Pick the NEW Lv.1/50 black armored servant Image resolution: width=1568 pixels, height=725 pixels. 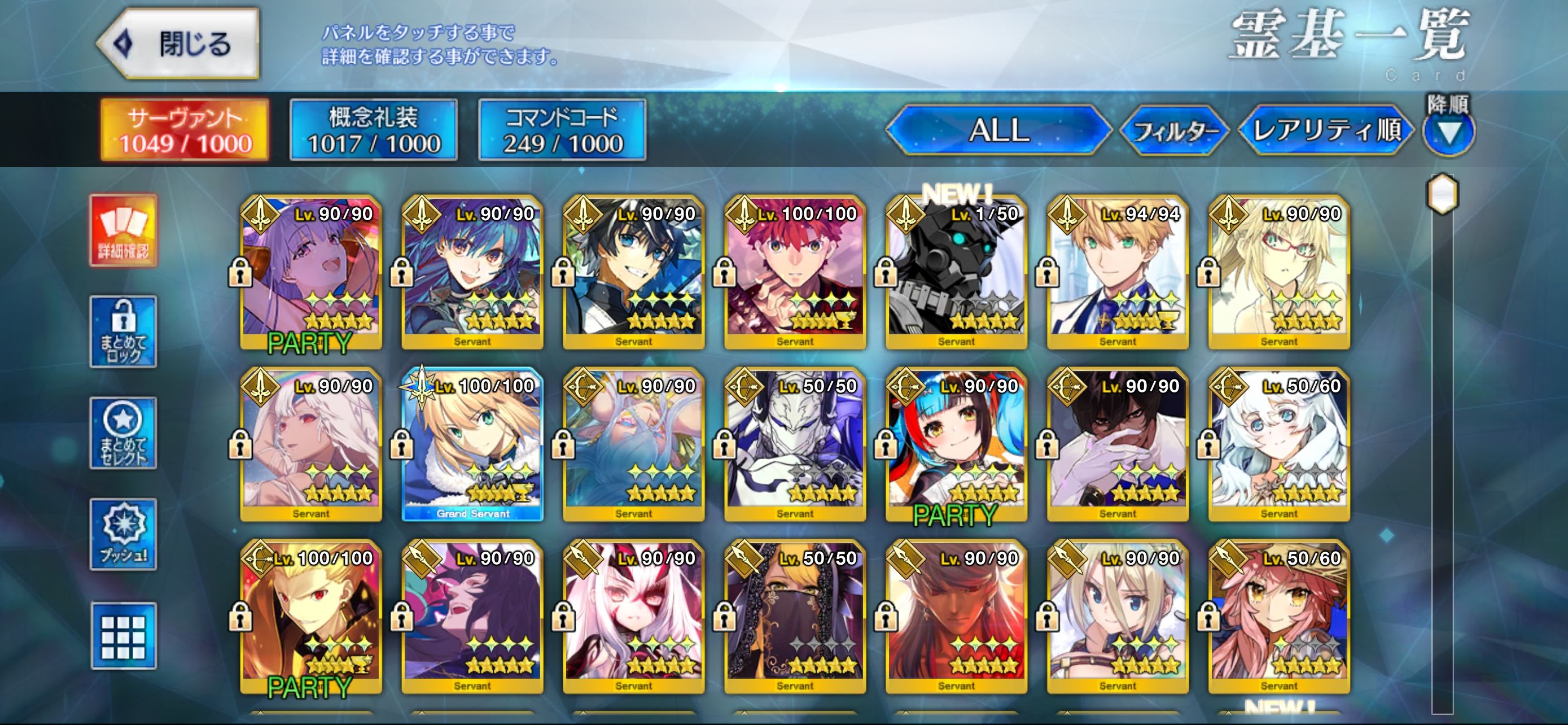click(x=956, y=272)
